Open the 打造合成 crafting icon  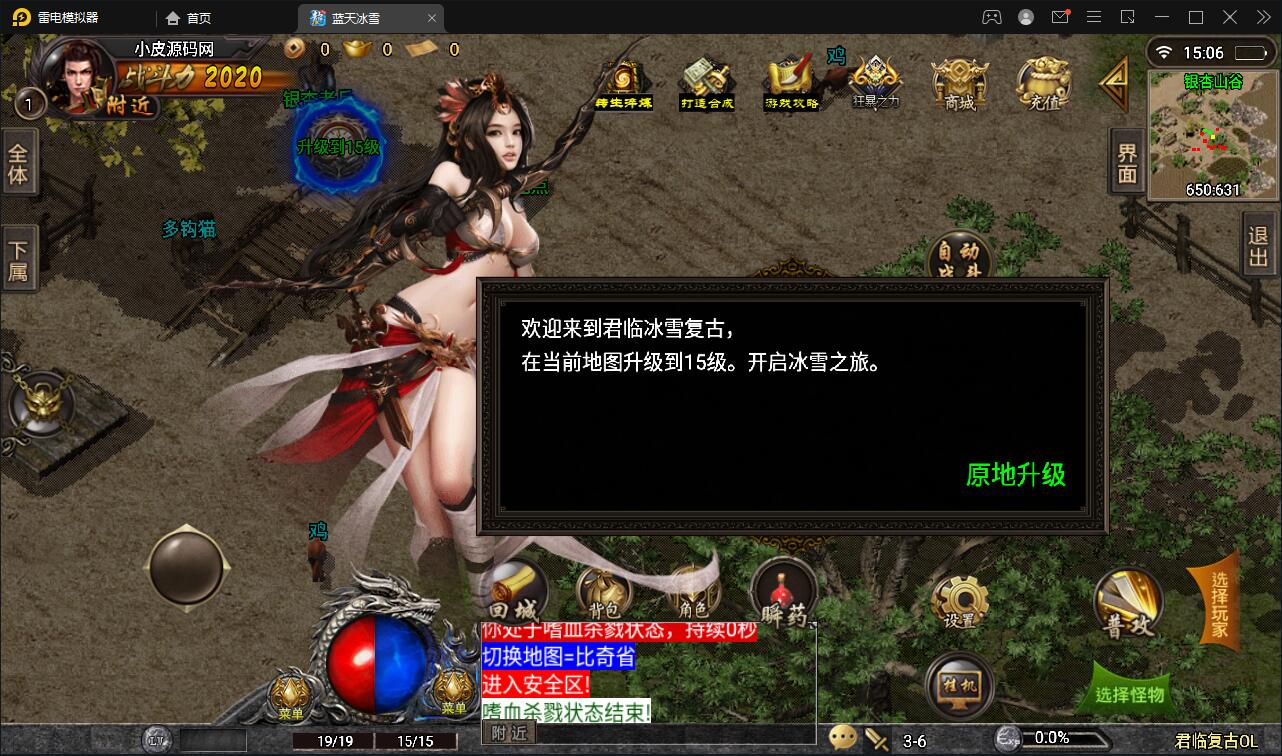[x=707, y=80]
